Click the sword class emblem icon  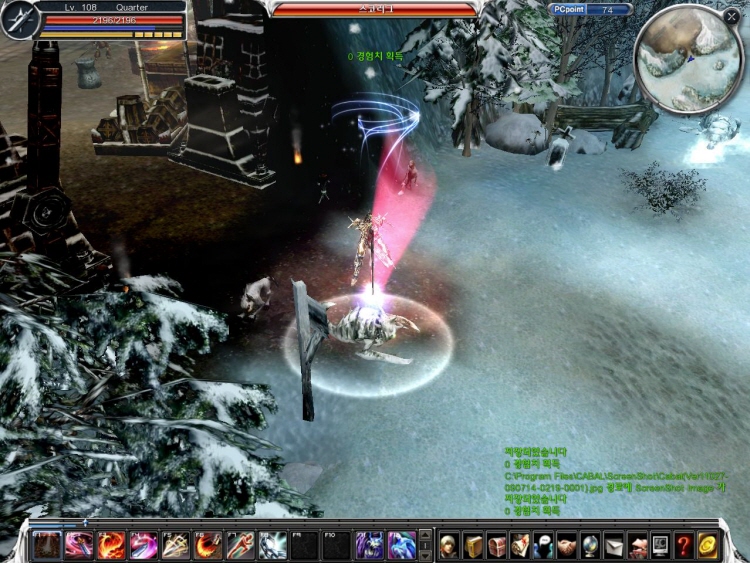click(18, 20)
